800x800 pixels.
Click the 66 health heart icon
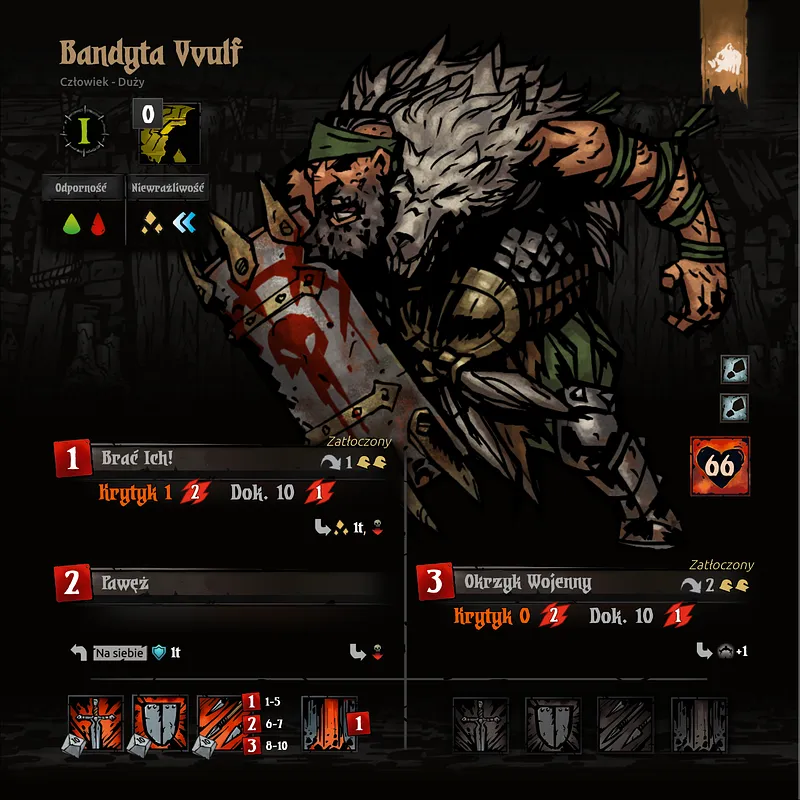tap(720, 466)
